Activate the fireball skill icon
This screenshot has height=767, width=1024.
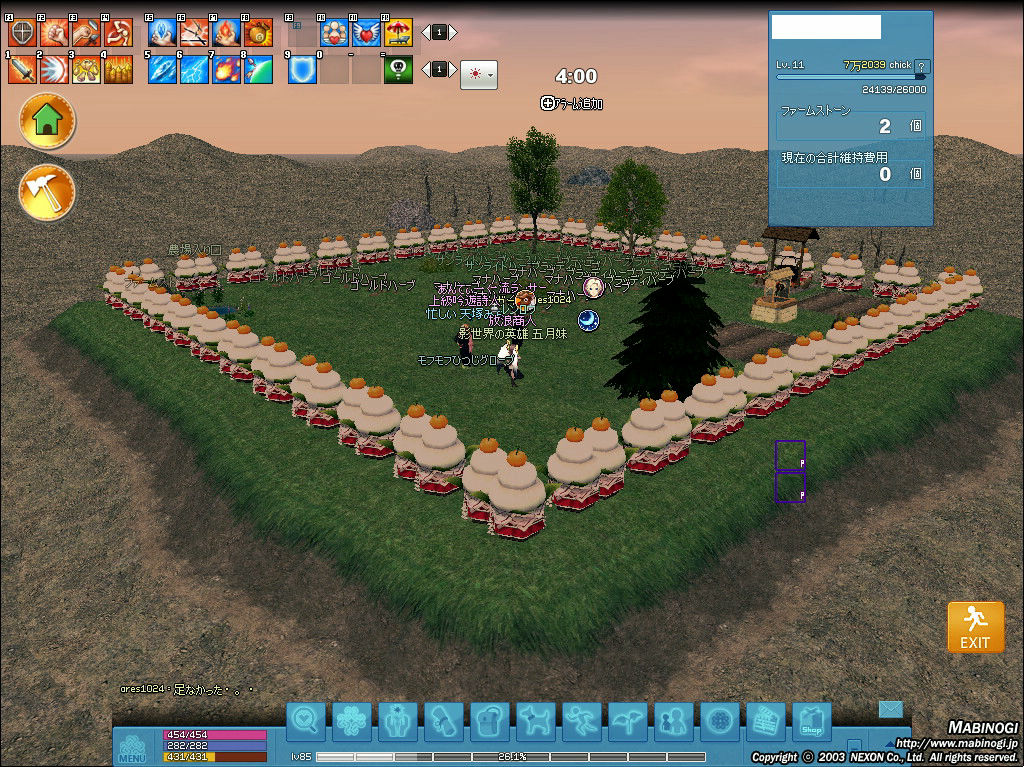tap(226, 69)
